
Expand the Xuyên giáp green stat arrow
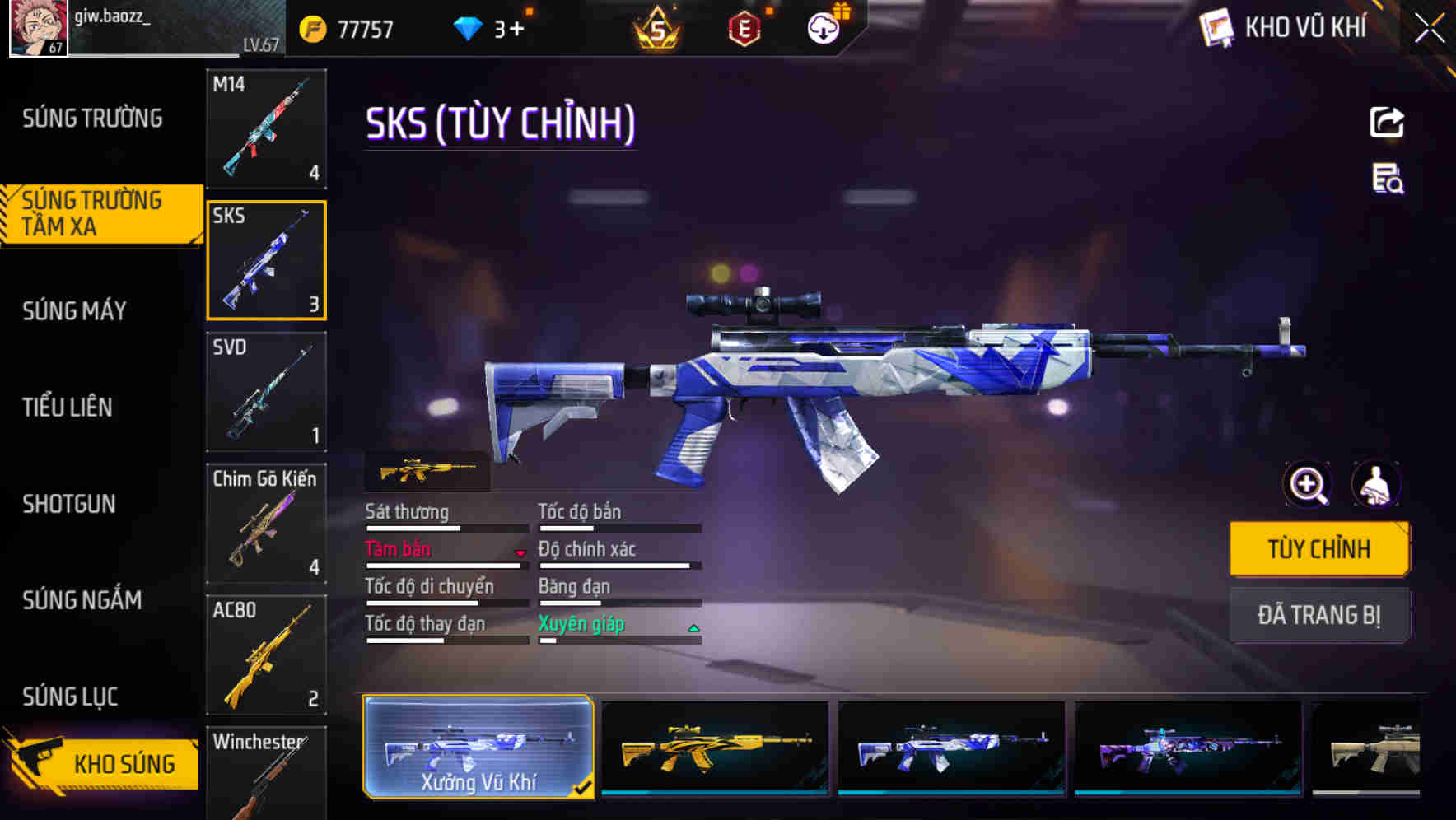(693, 627)
